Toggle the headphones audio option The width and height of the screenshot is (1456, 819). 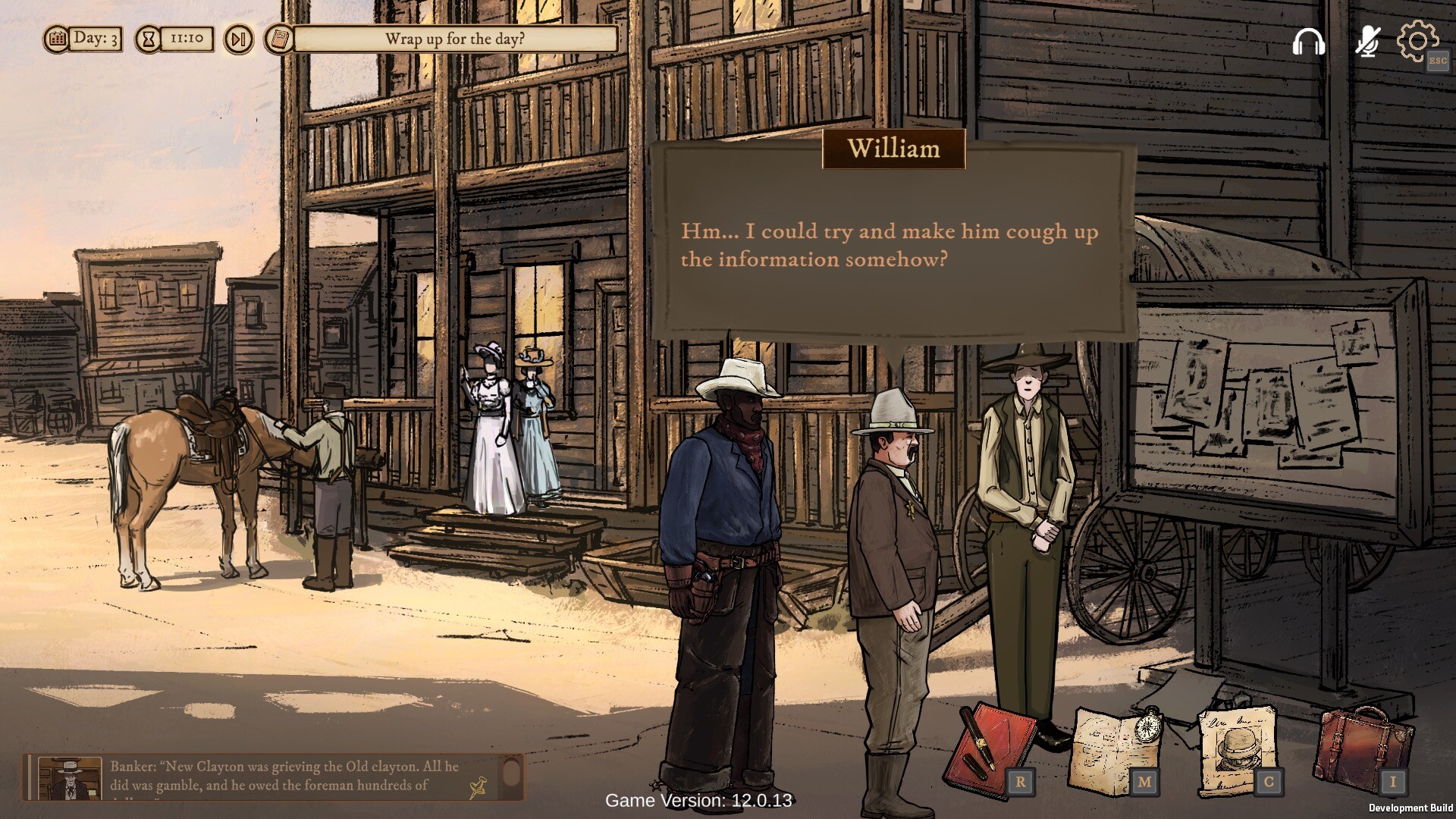click(x=1308, y=40)
